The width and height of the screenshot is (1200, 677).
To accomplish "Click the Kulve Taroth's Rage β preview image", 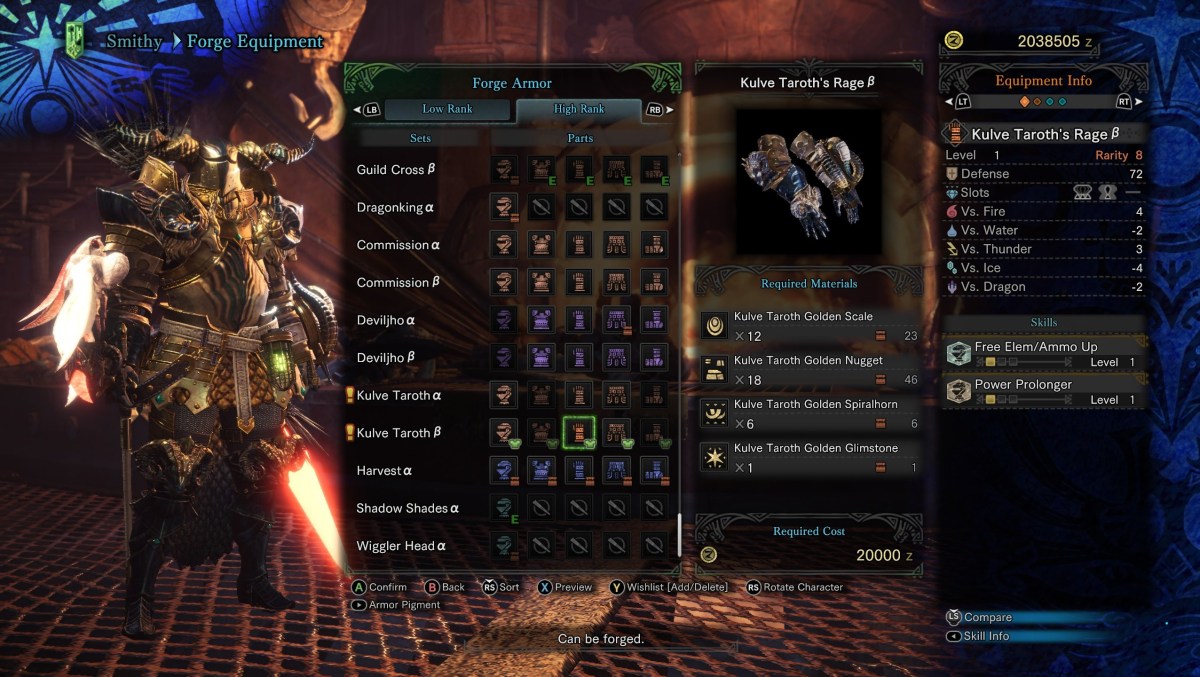I will (808, 181).
